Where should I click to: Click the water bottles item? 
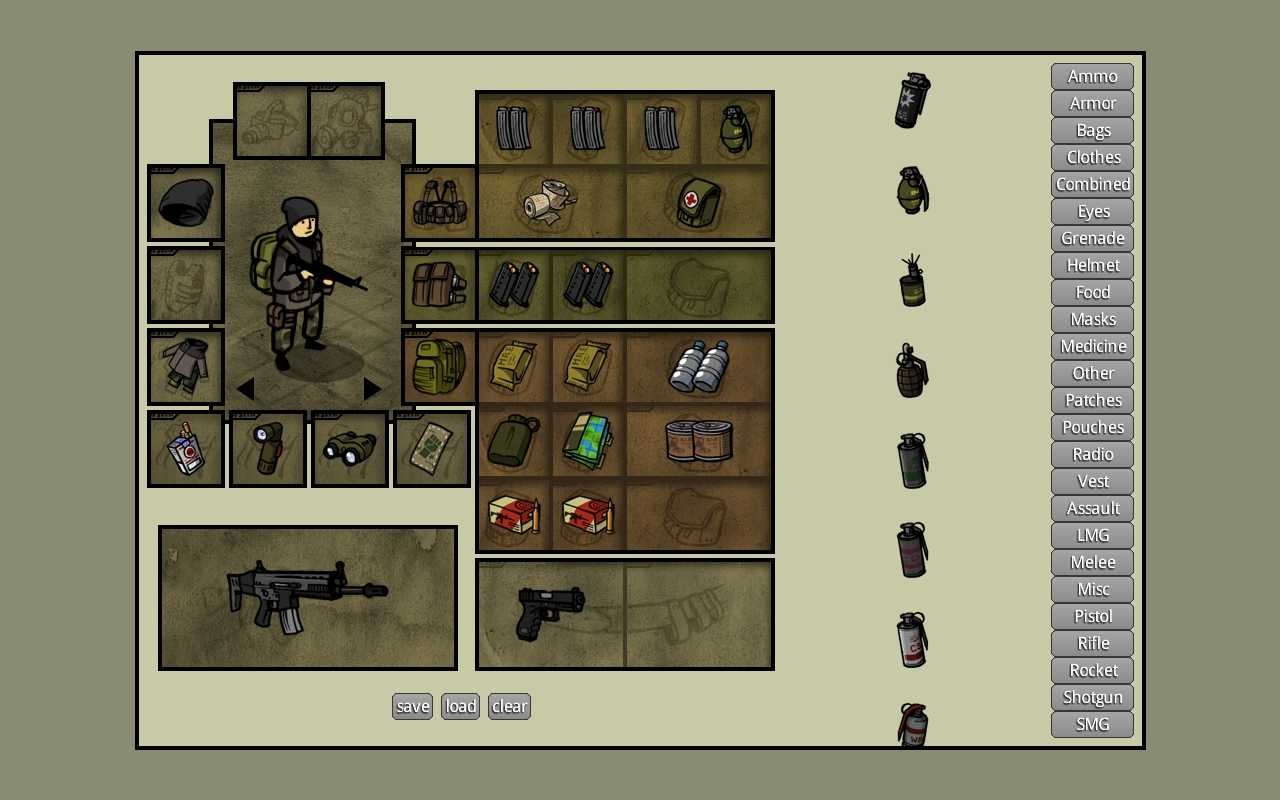point(700,366)
